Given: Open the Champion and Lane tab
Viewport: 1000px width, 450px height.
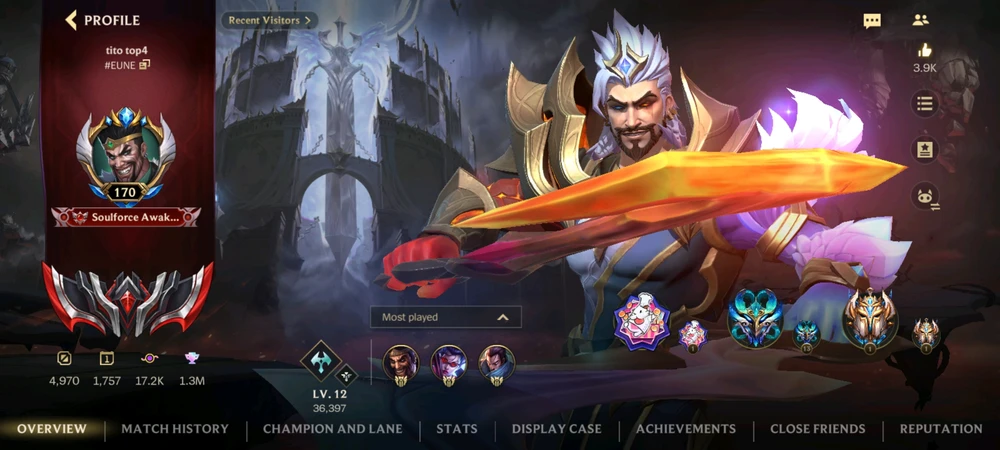Looking at the screenshot, I should [332, 429].
